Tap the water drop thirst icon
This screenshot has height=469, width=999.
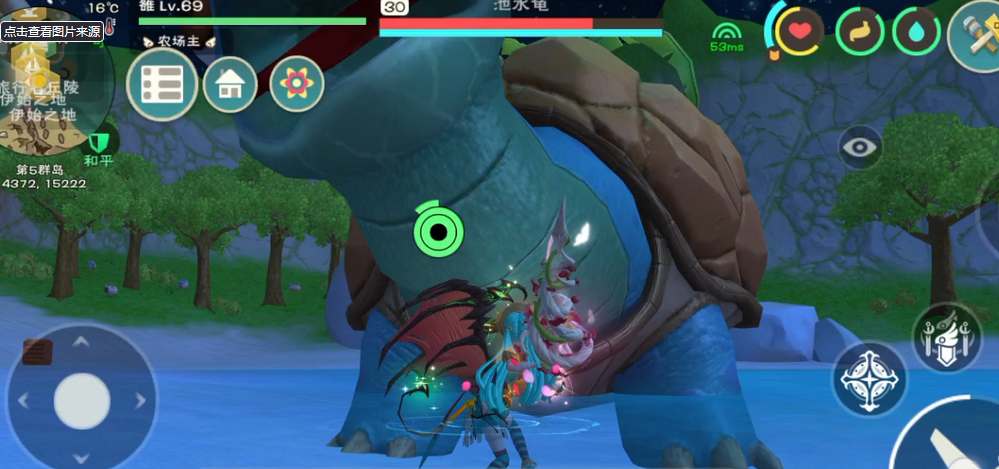point(916,31)
